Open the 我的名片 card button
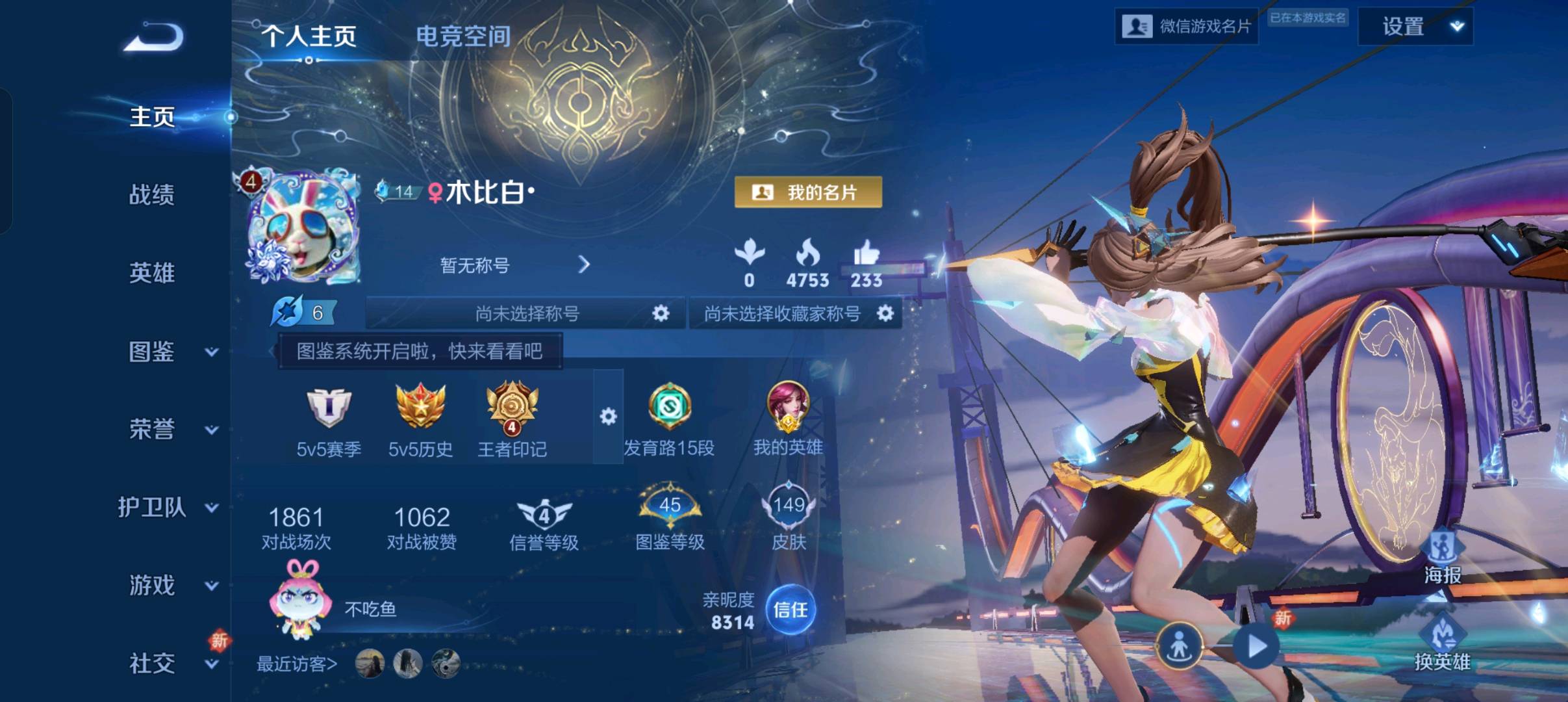The image size is (1568, 702). (808, 192)
